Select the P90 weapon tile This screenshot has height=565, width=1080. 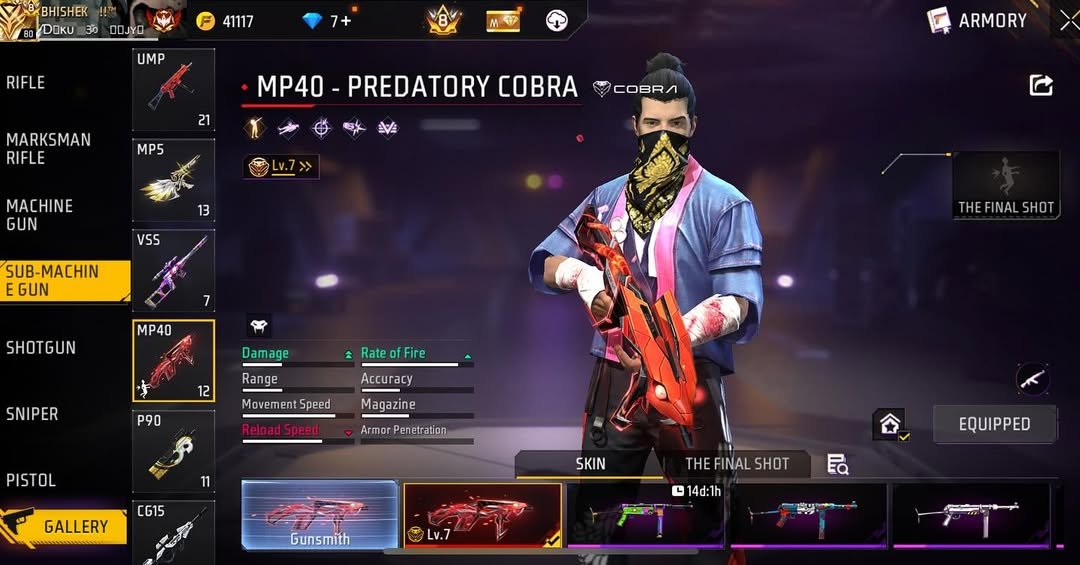tap(173, 451)
